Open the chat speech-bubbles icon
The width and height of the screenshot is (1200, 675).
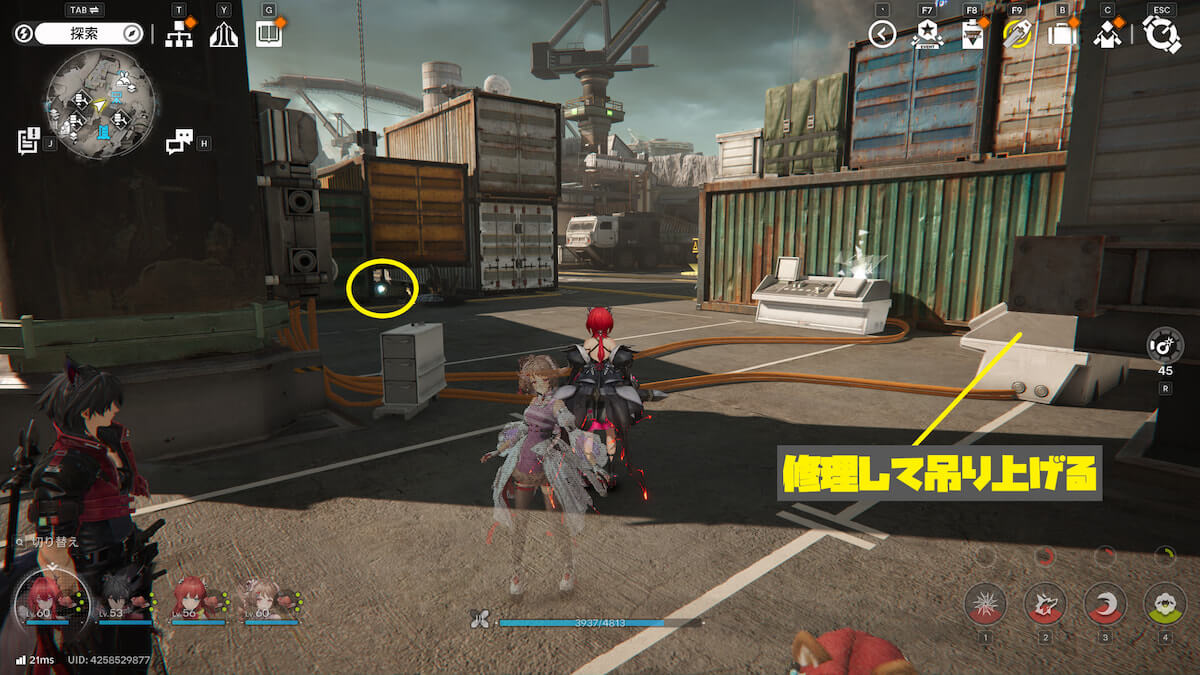pos(179,142)
